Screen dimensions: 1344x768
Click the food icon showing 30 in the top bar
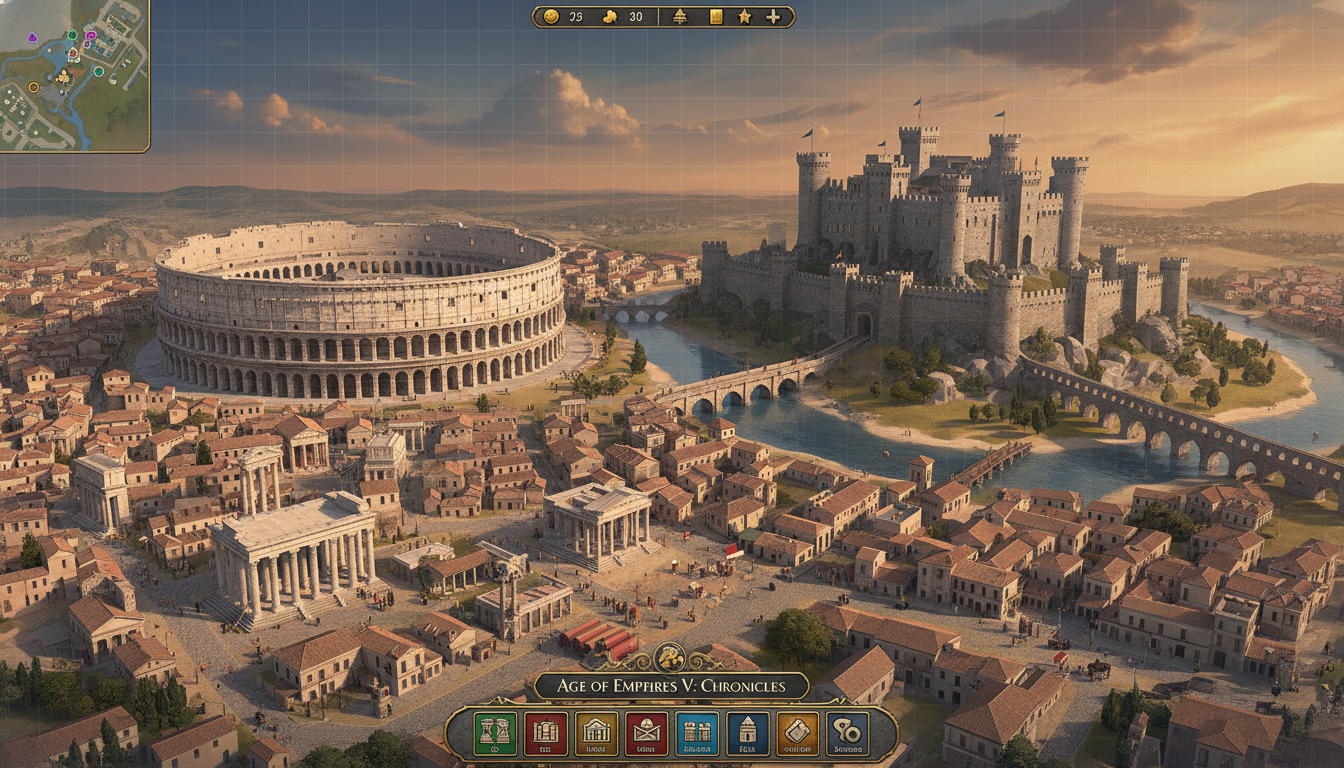tap(610, 16)
